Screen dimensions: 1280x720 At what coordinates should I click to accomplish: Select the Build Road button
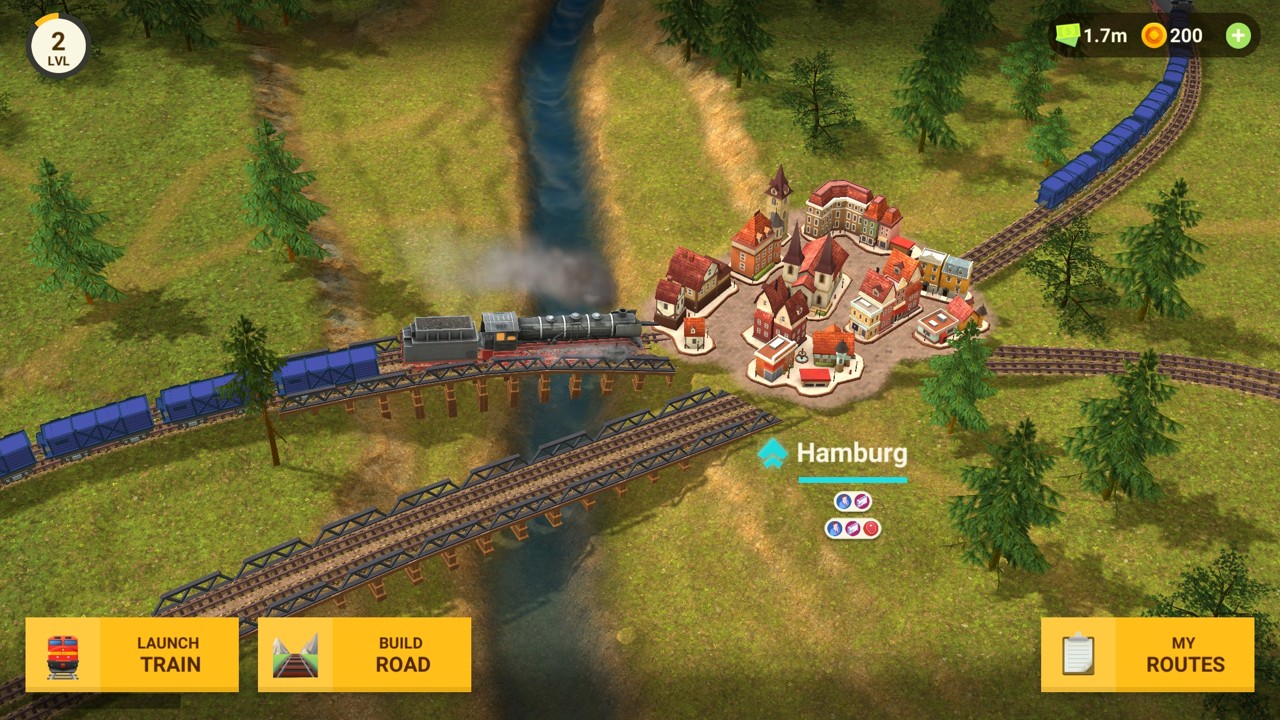(364, 655)
